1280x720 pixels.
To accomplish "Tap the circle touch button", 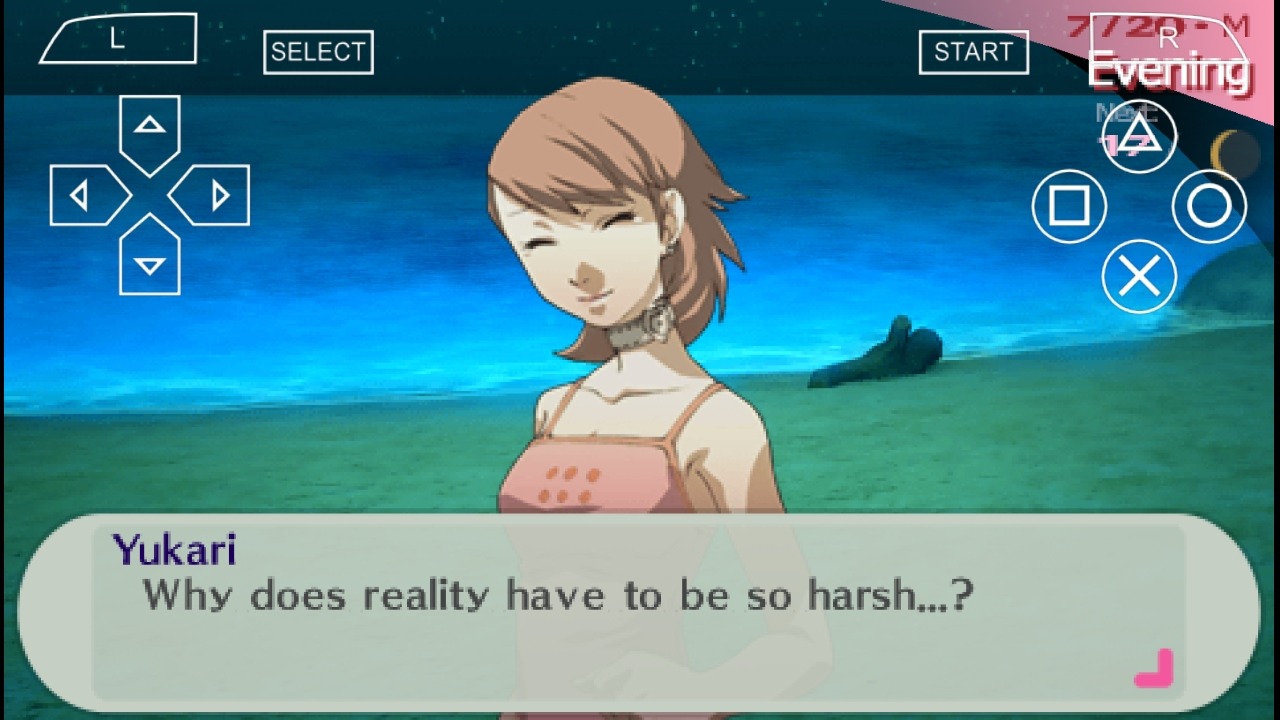I will (1209, 206).
